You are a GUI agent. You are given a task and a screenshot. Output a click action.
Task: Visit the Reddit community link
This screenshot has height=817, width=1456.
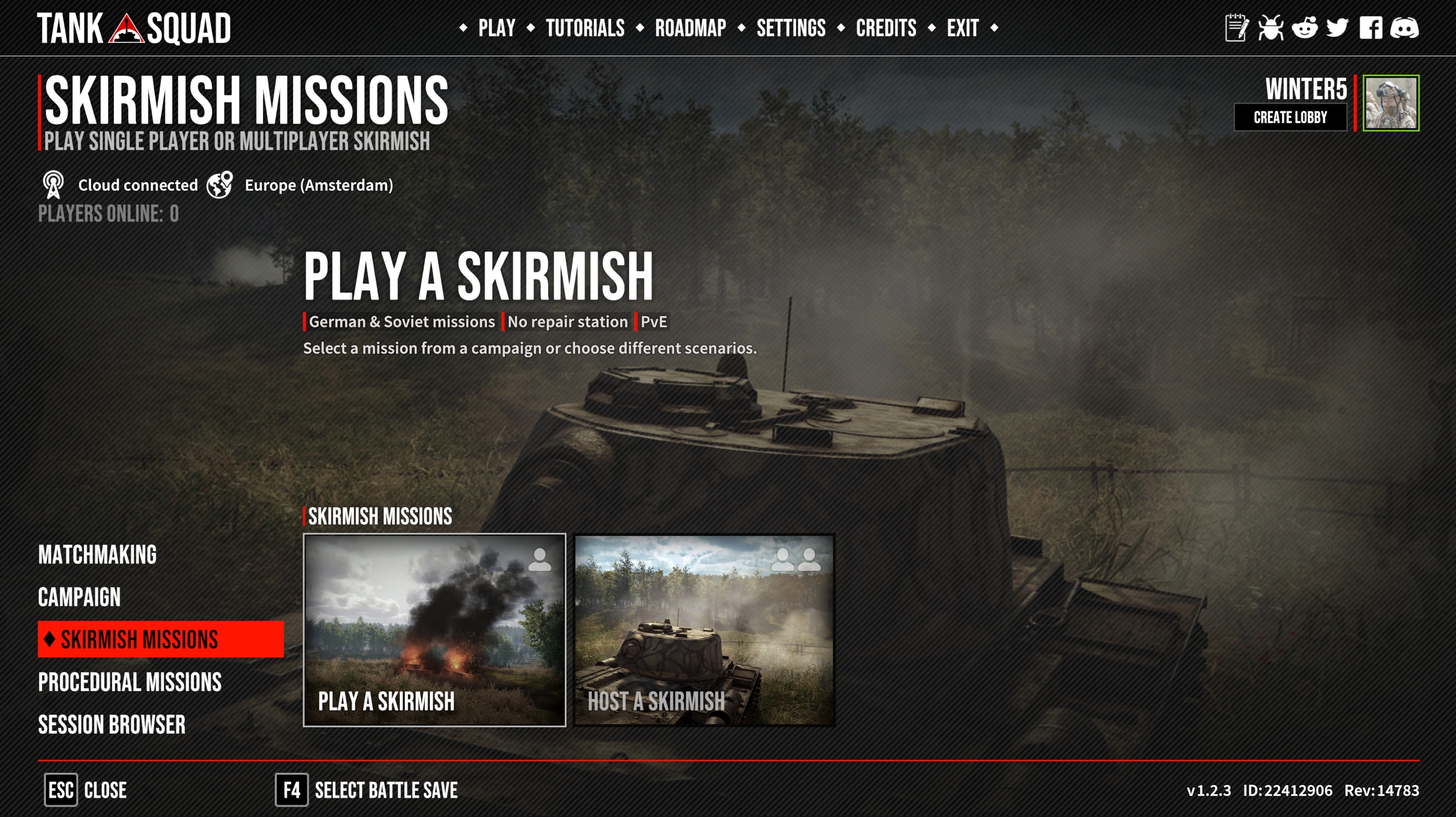pos(1304,28)
